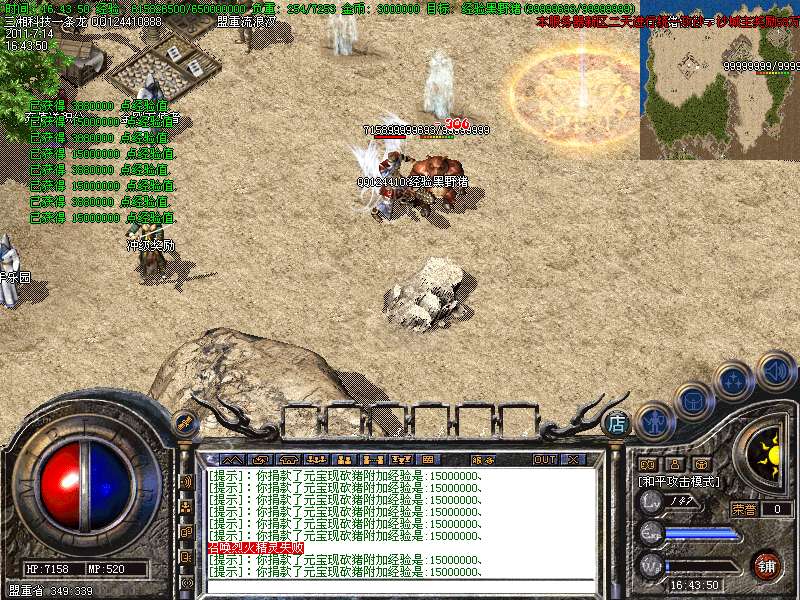
Task: Toggle sound with the speaker button
Action: [775, 370]
